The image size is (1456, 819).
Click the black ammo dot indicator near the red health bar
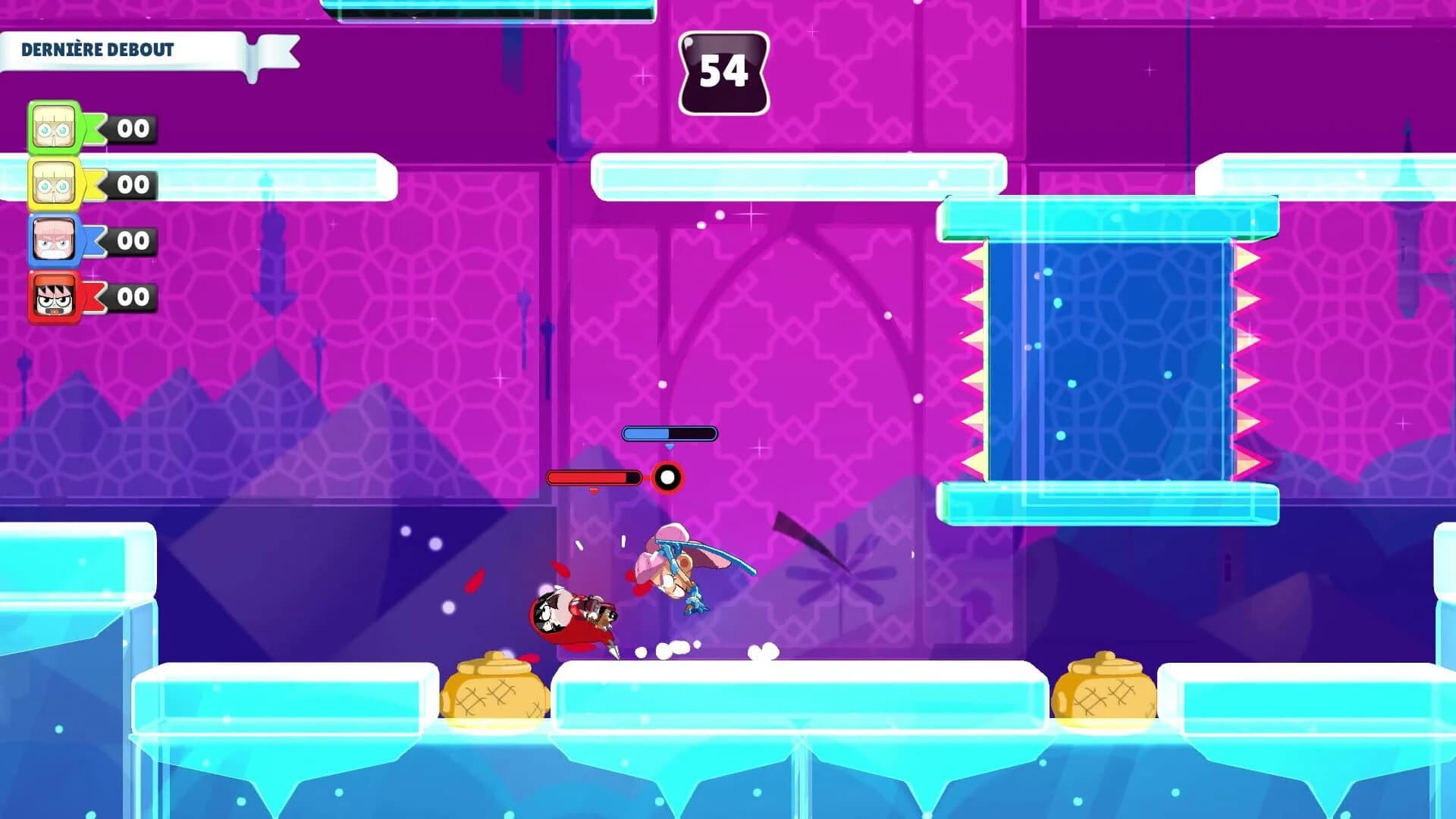667,477
